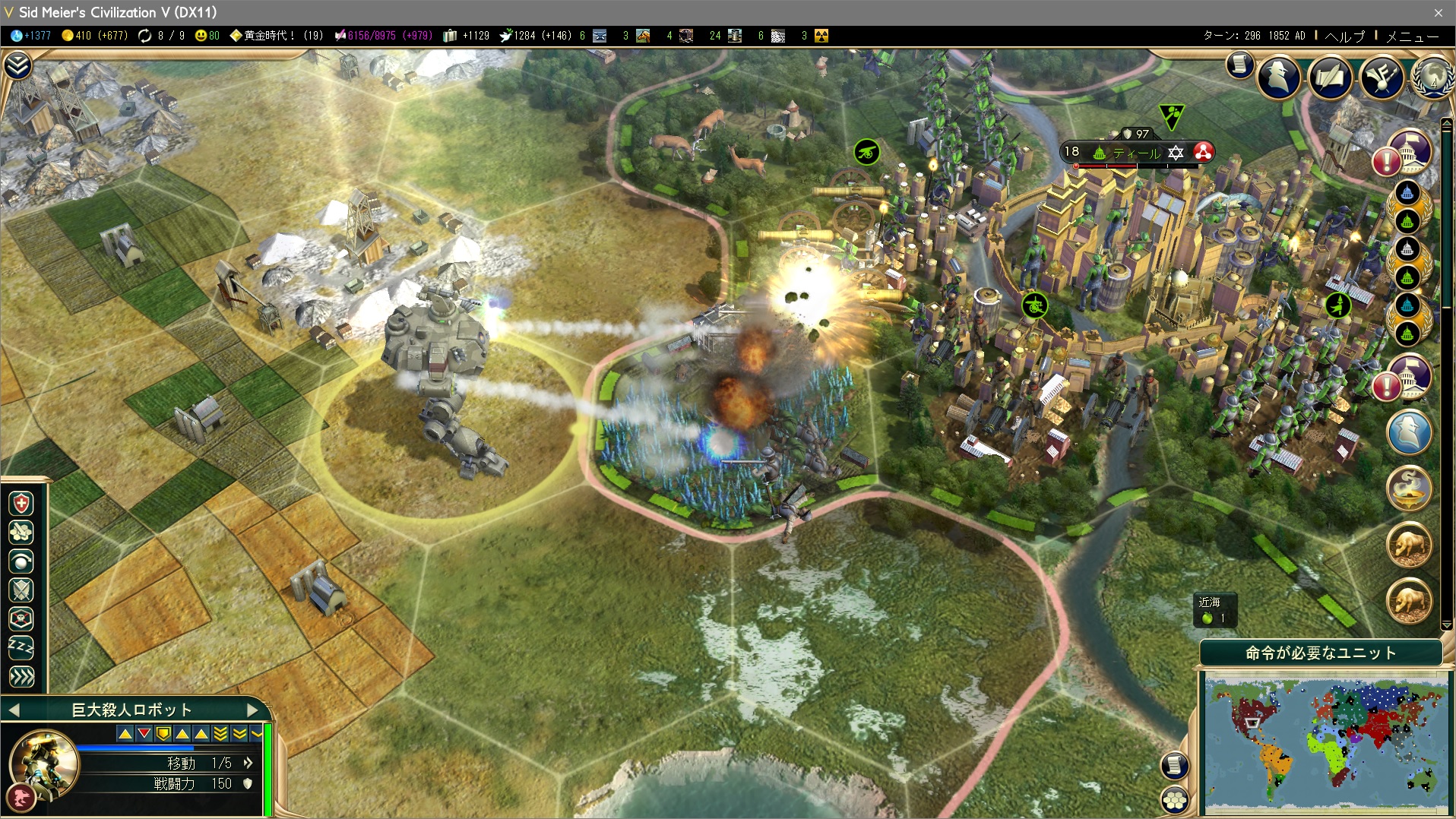The width and height of the screenshot is (1456, 819).
Task: Select the crossed-swords shield alert action
Action: coord(21,590)
